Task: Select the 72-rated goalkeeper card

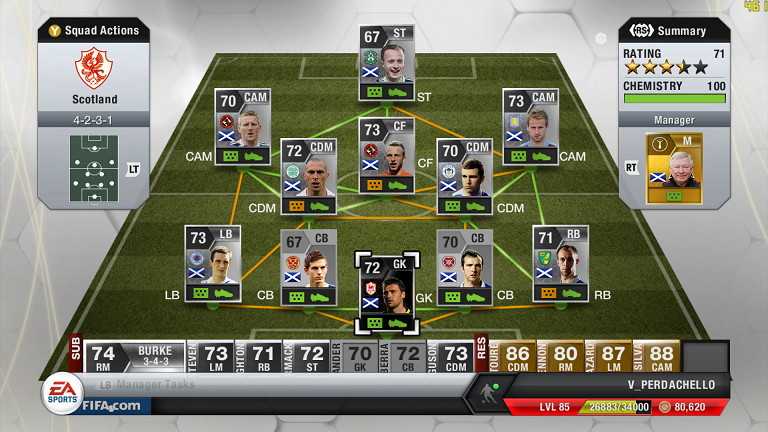Action: 386,291
